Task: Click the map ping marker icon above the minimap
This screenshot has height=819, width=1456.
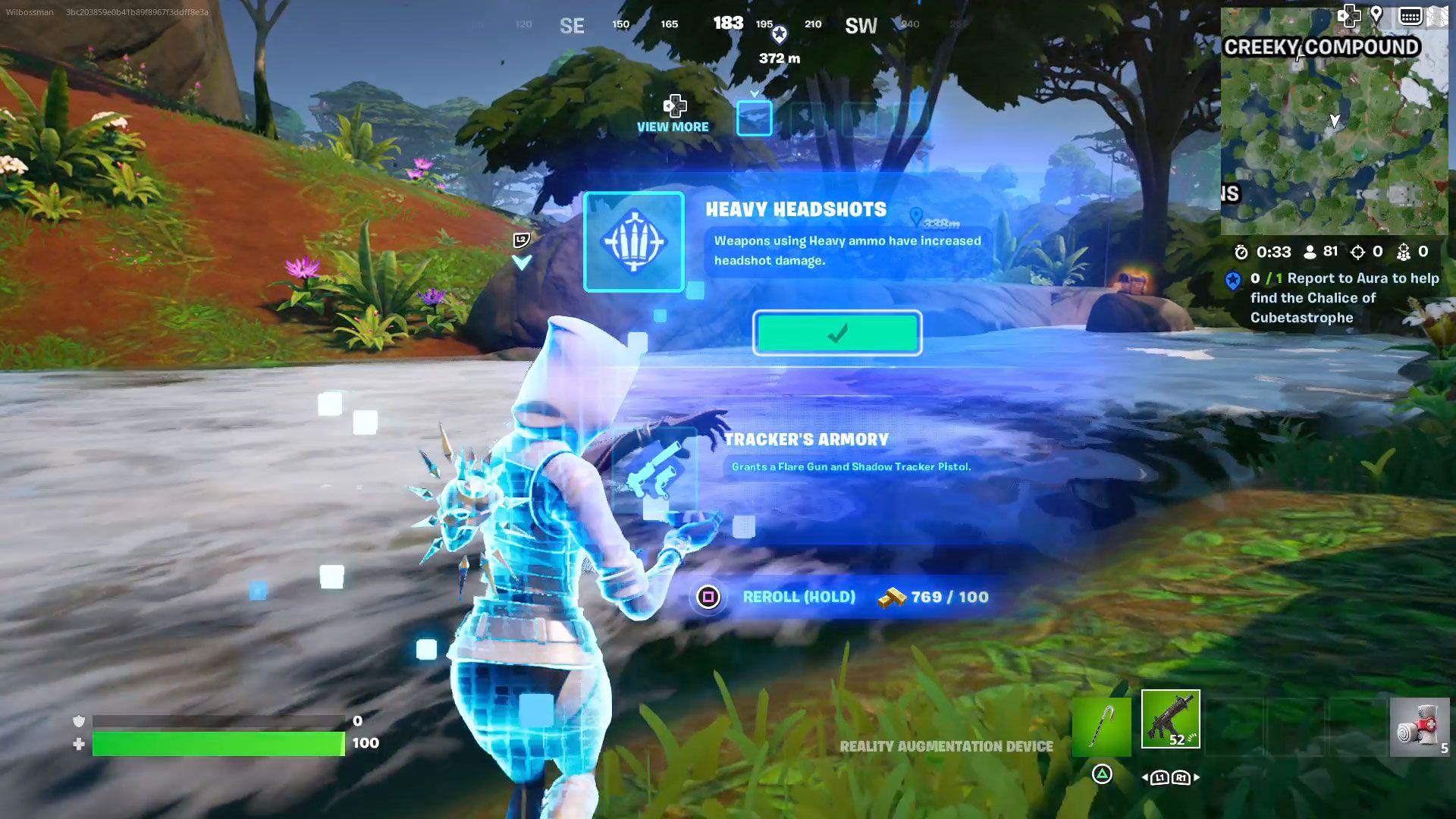Action: (1377, 14)
